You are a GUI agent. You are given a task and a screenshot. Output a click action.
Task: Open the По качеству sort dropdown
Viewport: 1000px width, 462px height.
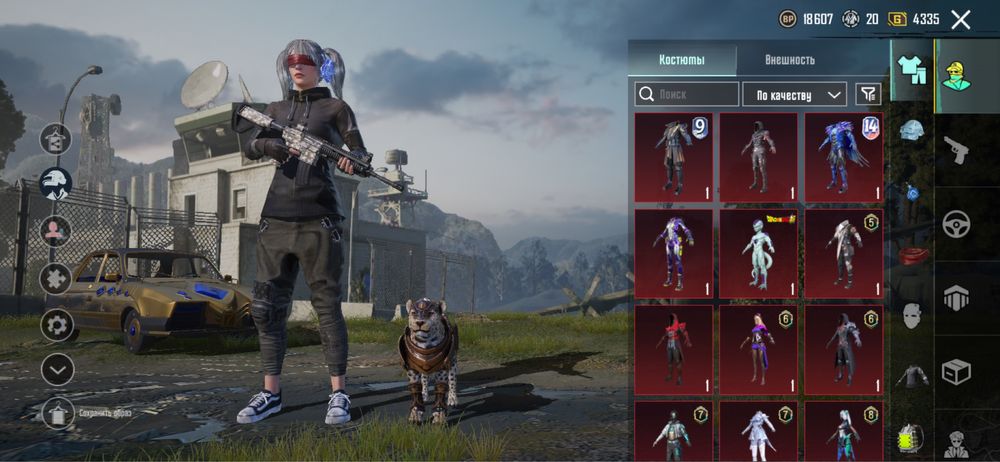point(794,95)
